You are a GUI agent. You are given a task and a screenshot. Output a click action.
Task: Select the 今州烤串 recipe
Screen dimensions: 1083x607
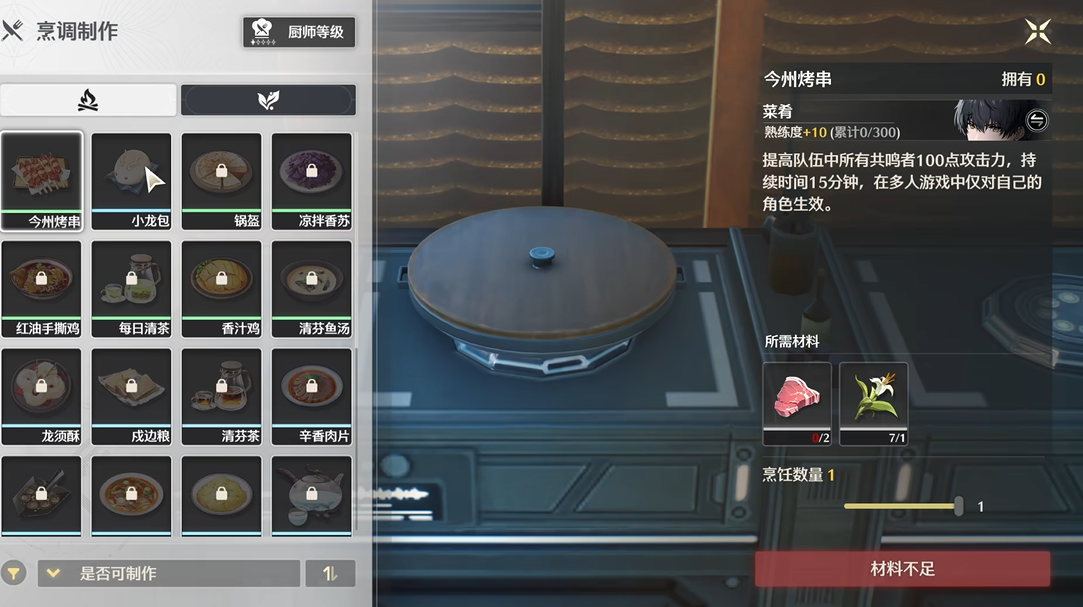(x=41, y=181)
